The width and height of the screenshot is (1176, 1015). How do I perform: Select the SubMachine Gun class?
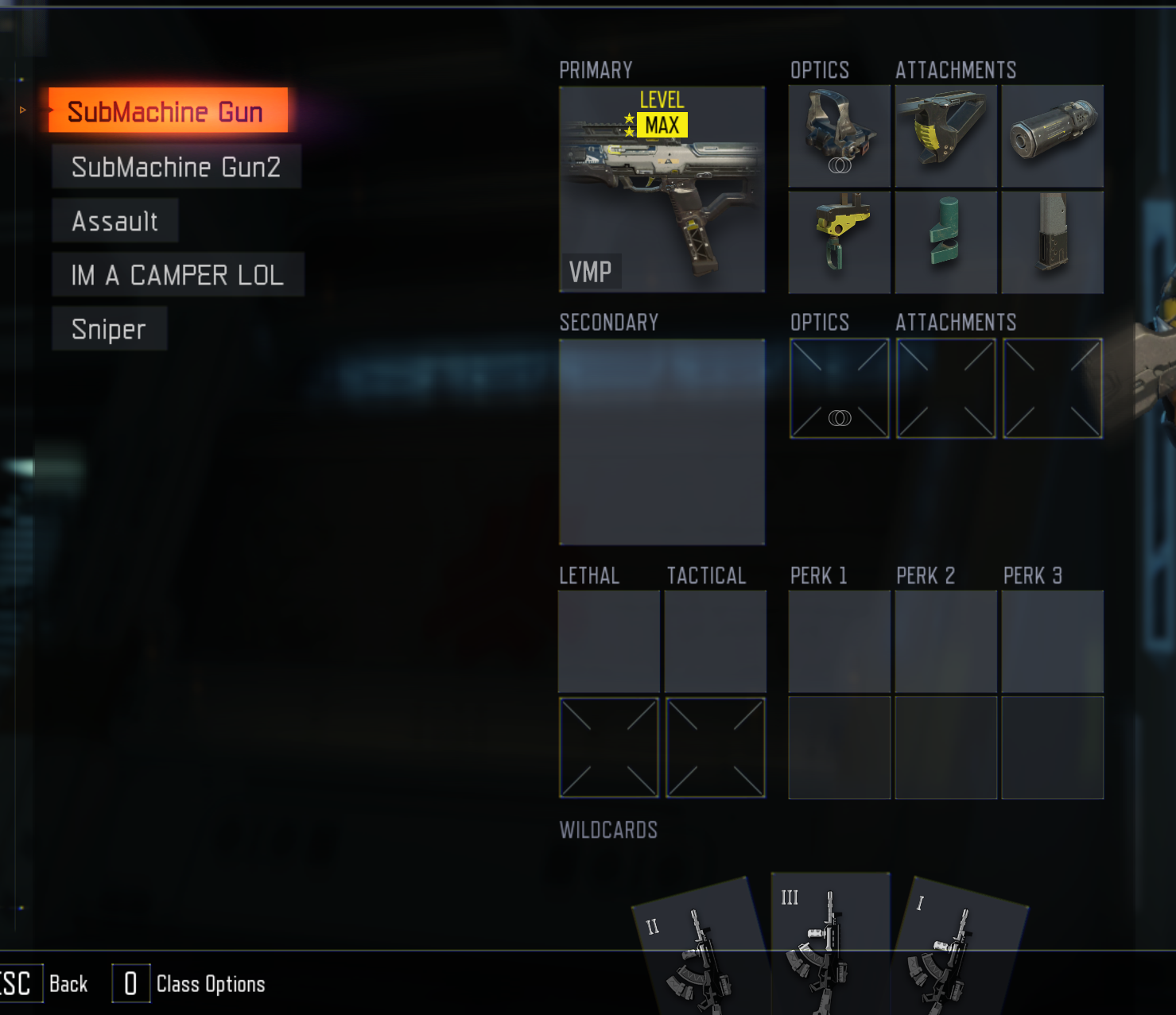click(x=167, y=110)
